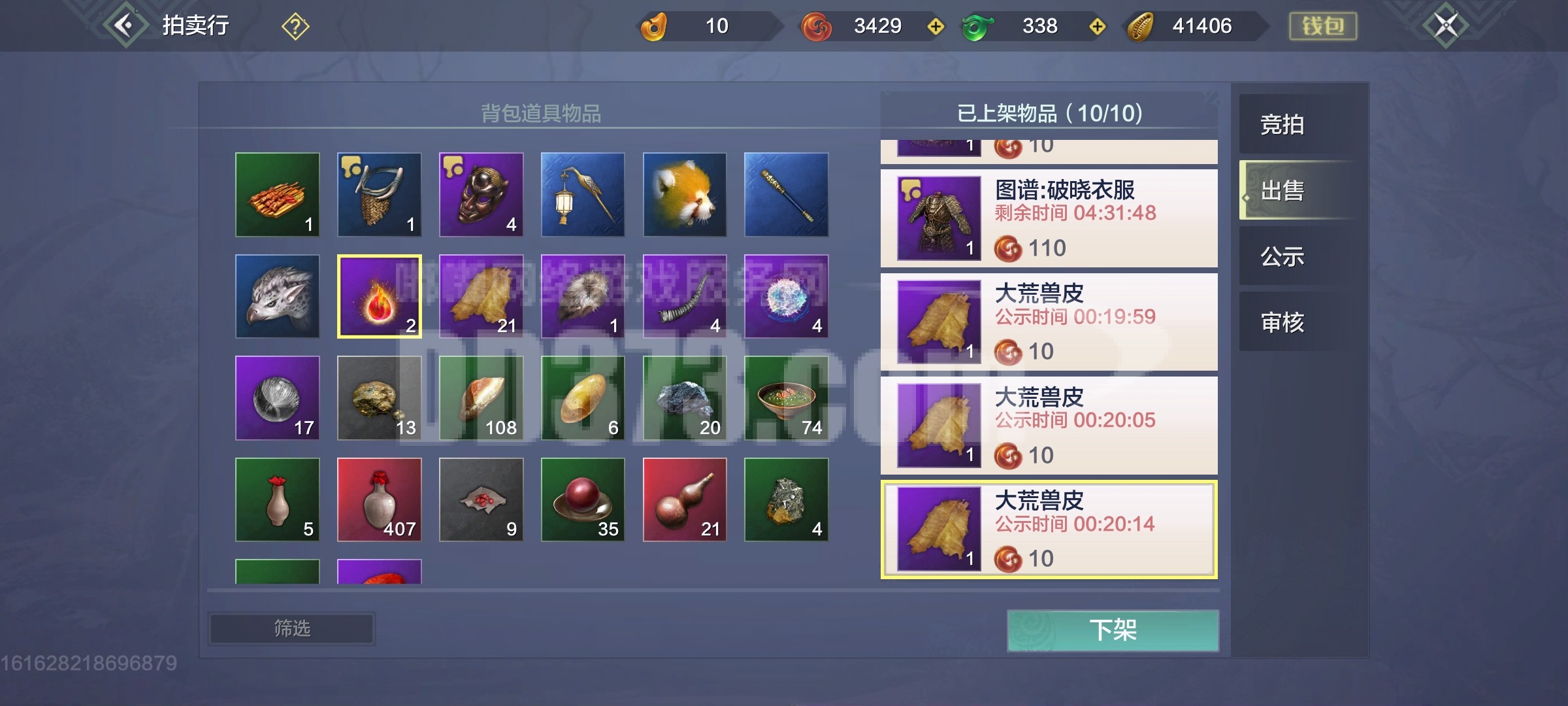Image resolution: width=1568 pixels, height=706 pixels.
Task: Open the 筛选 filter button
Action: click(291, 629)
